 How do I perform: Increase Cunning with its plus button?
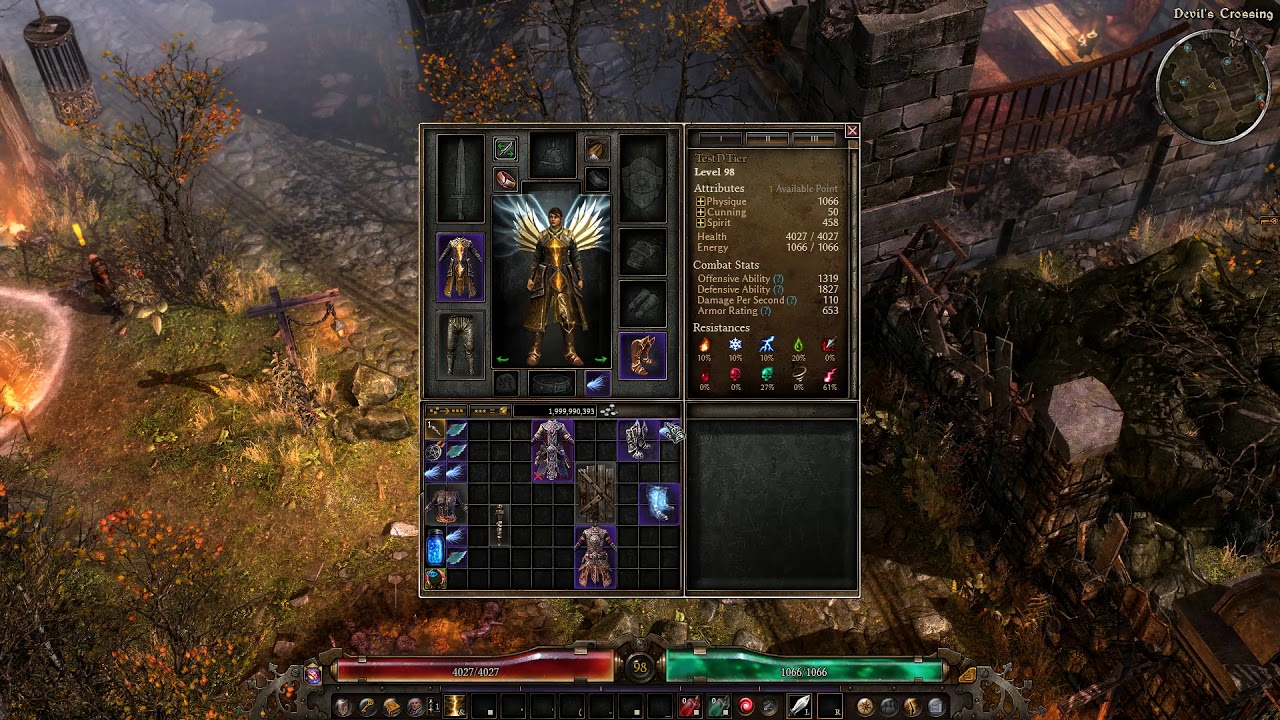(700, 212)
